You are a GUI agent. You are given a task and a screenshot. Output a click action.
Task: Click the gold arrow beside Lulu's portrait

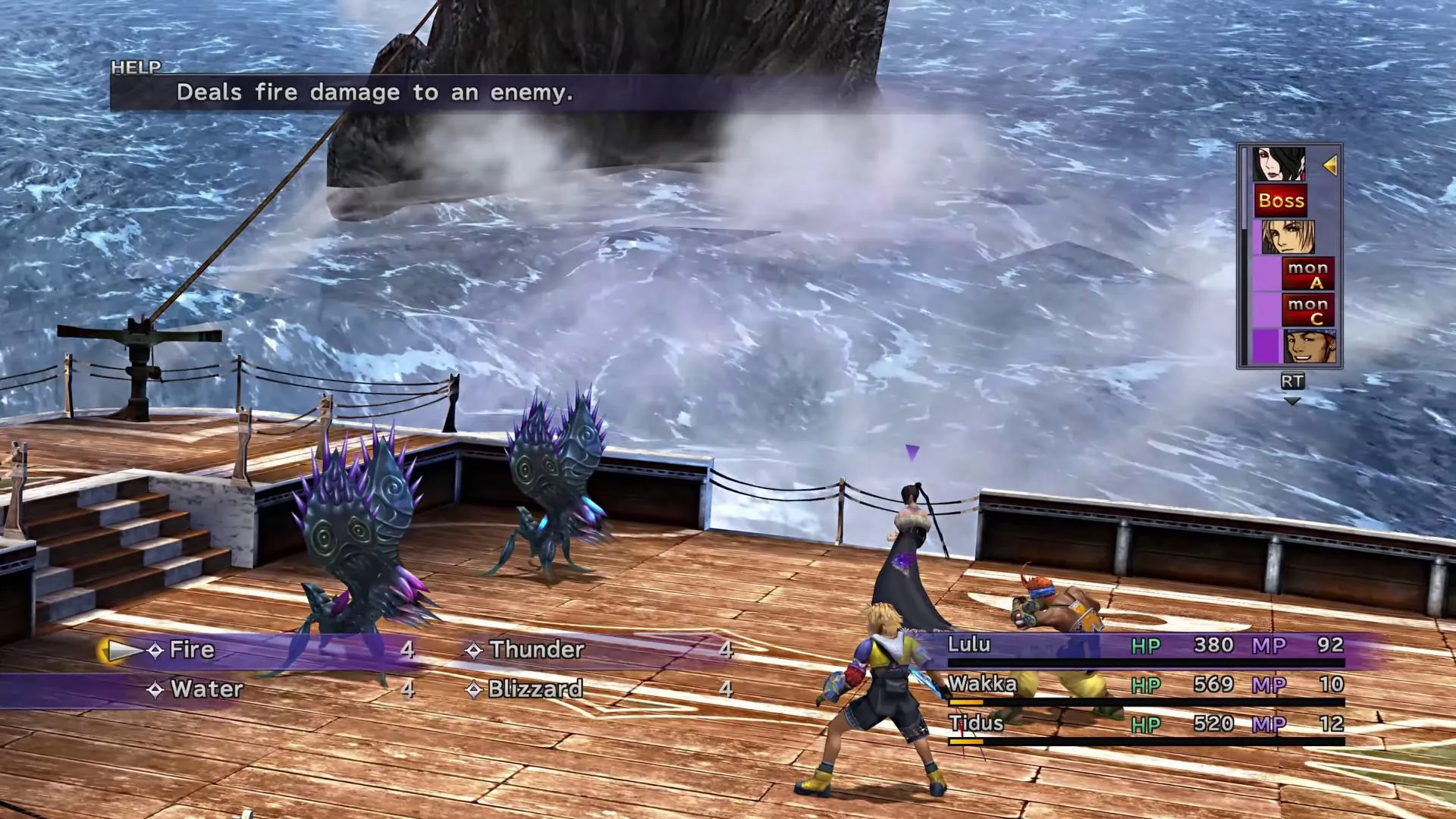click(x=1331, y=165)
